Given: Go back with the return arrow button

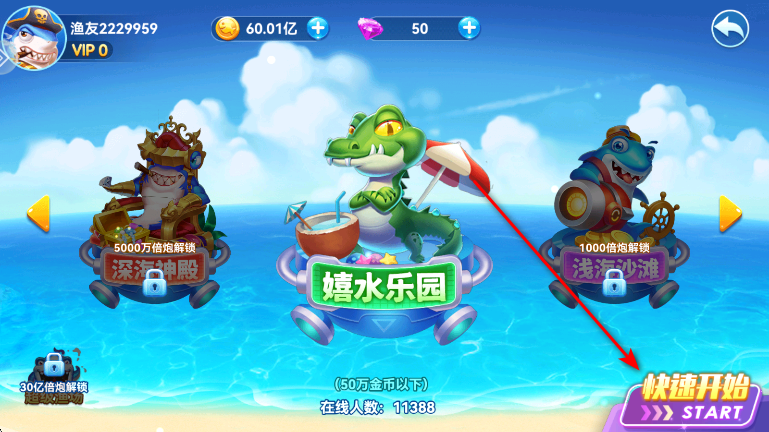Looking at the screenshot, I should tap(730, 28).
